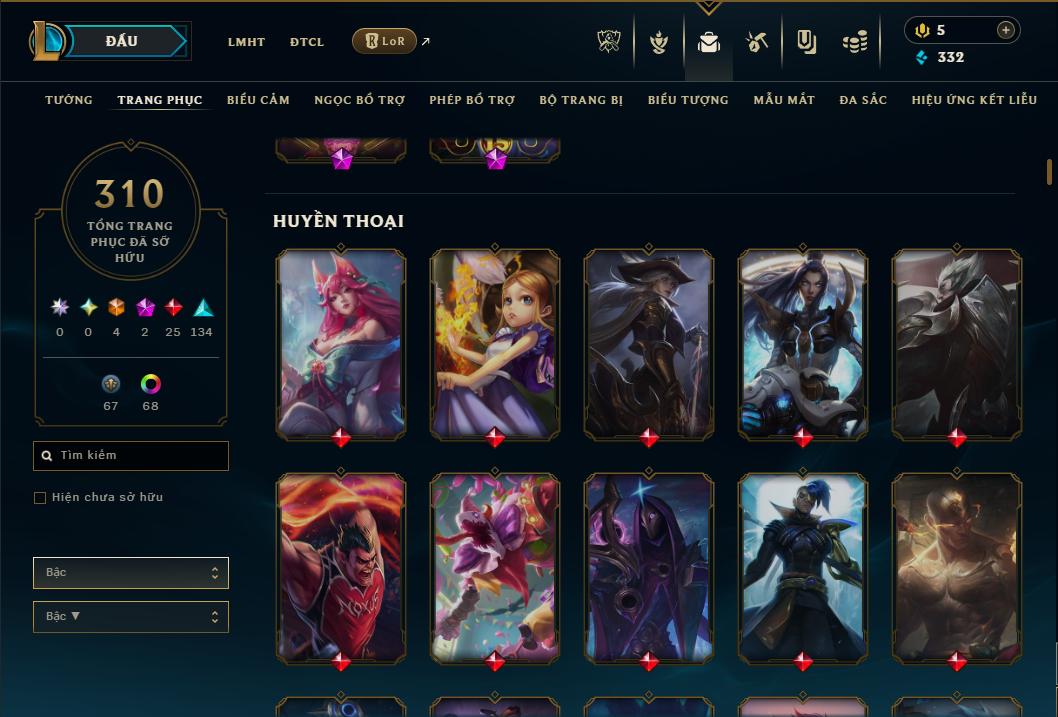The height and width of the screenshot is (717, 1058).
Task: Open the BIỂU CẢM tab
Action: (258, 100)
